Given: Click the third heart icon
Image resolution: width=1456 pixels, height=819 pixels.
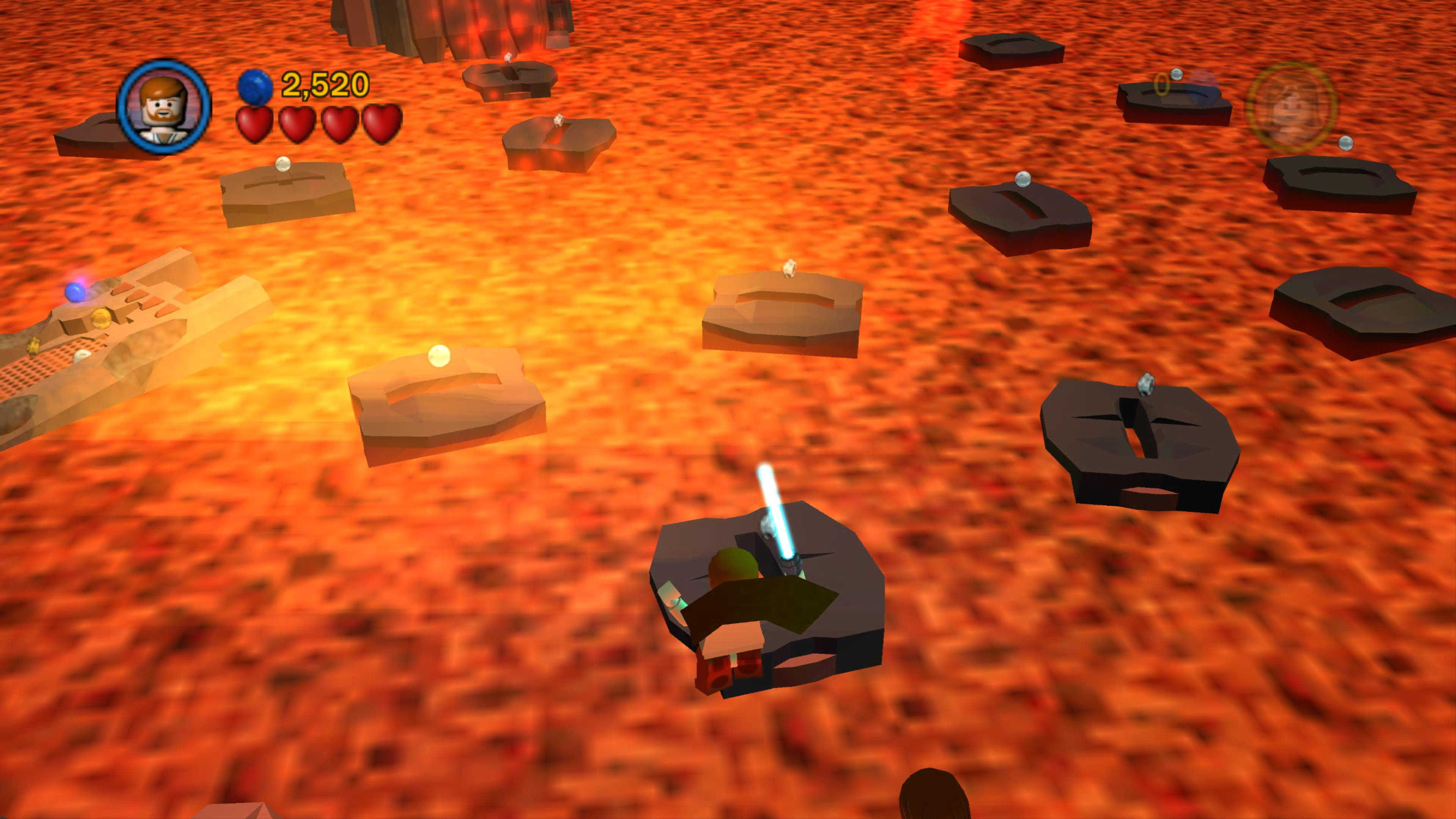Looking at the screenshot, I should (x=340, y=126).
